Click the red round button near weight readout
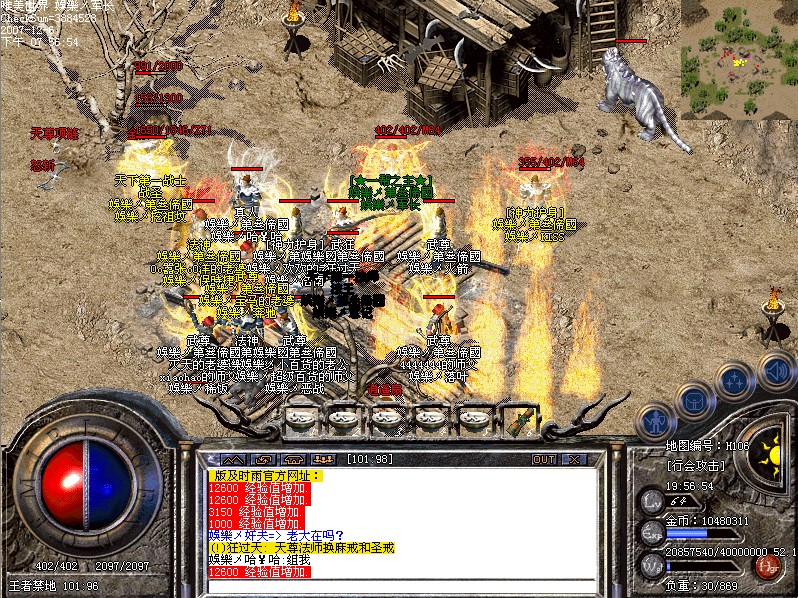 pos(768,565)
